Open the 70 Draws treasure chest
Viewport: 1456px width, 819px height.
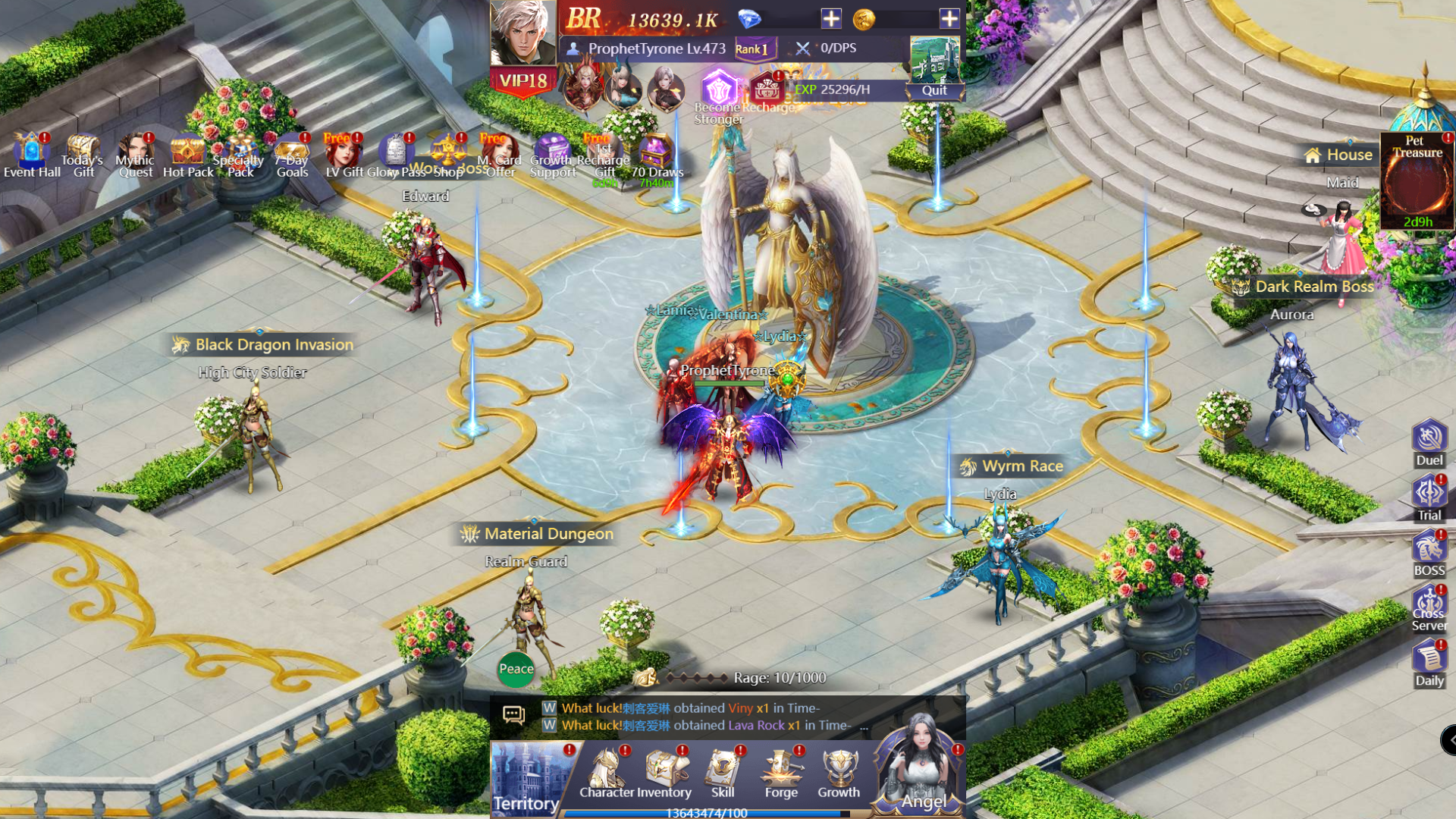click(657, 152)
